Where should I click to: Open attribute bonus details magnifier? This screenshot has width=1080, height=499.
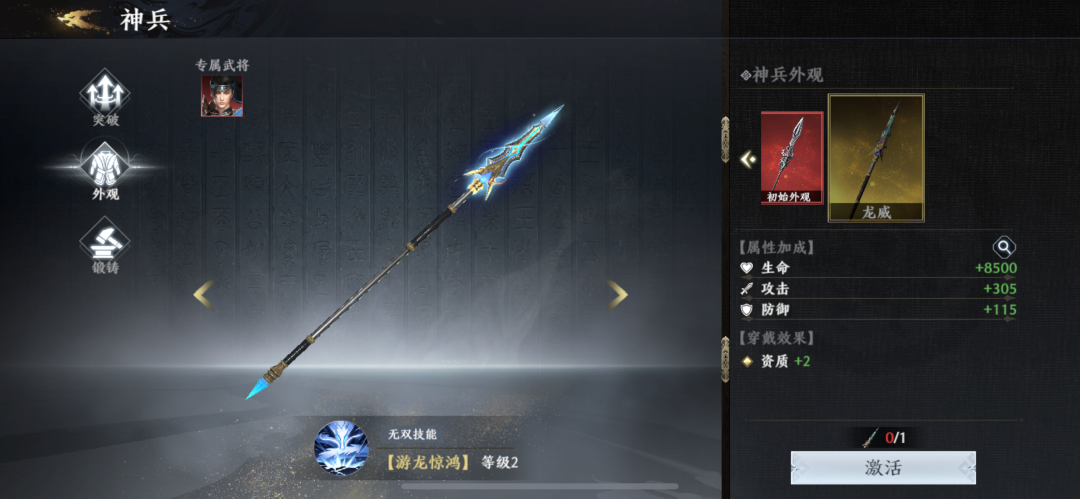1003,247
